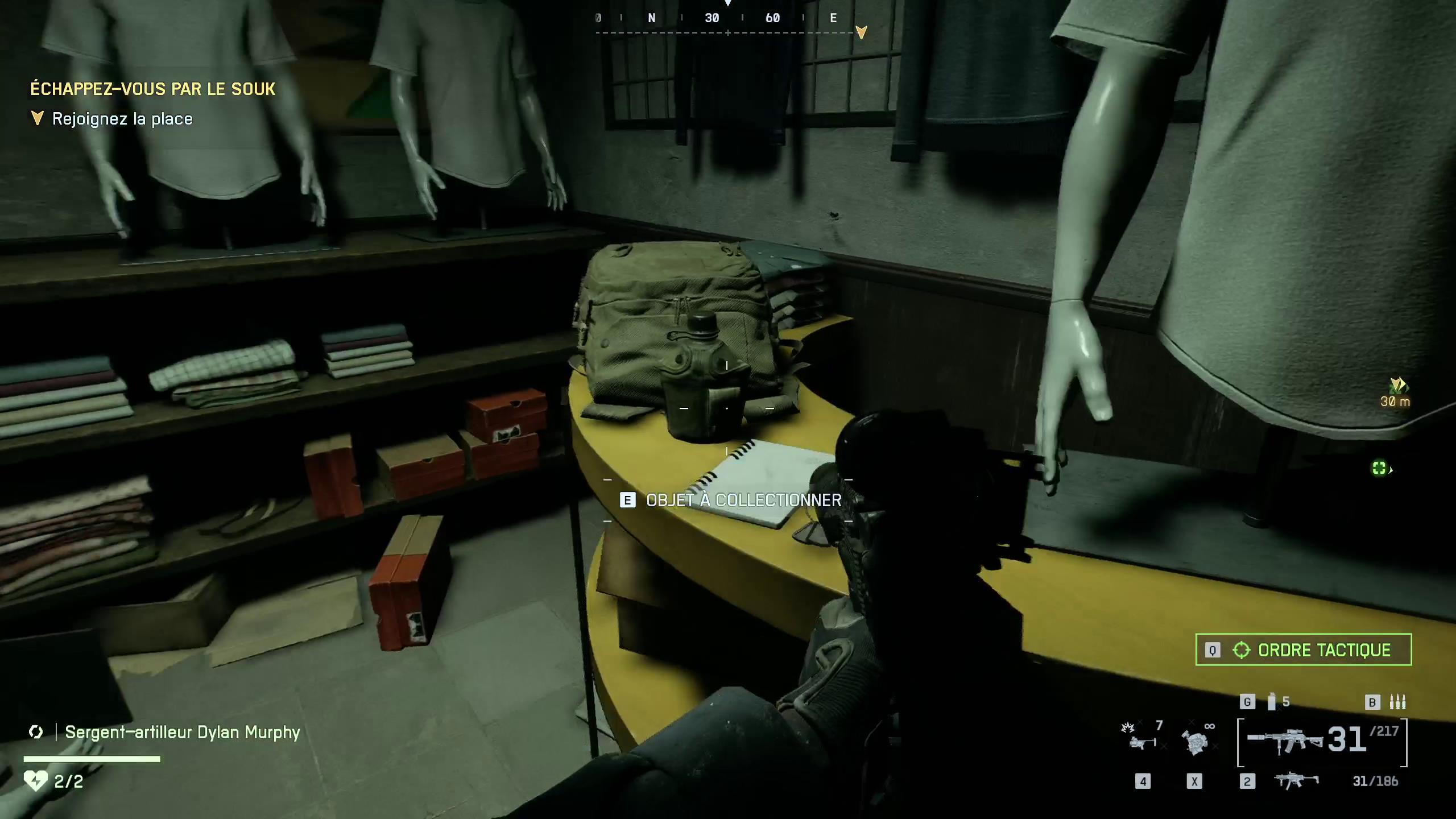Choose the grenade canister icon

pos(1272,702)
